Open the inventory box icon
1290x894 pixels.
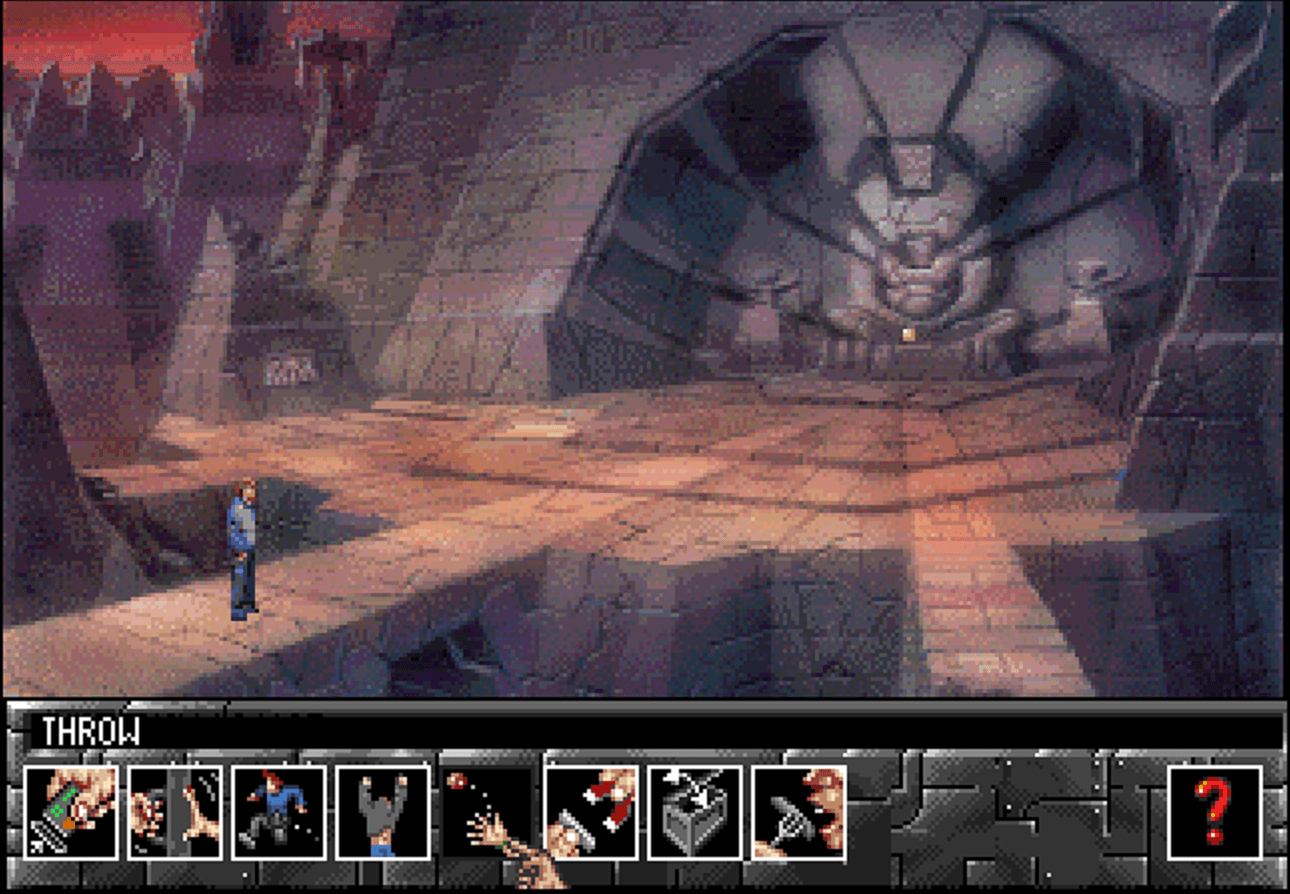[695, 812]
